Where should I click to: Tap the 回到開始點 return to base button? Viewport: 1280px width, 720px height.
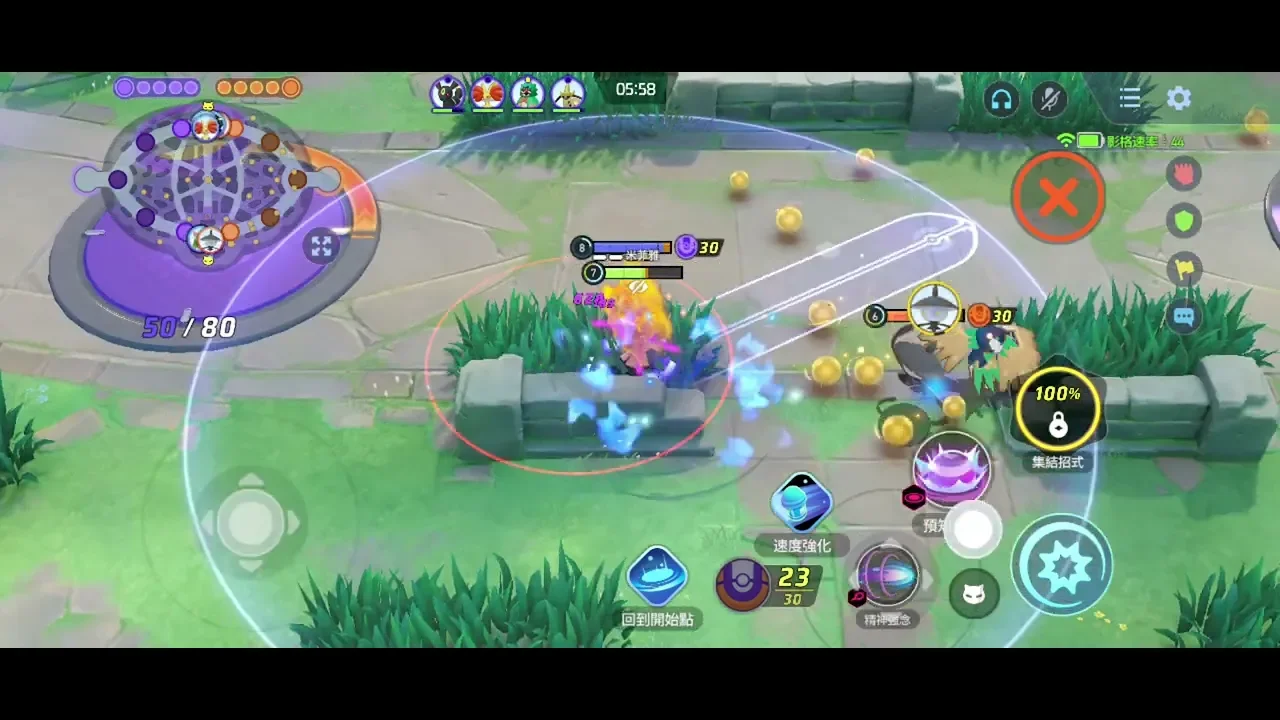[657, 577]
